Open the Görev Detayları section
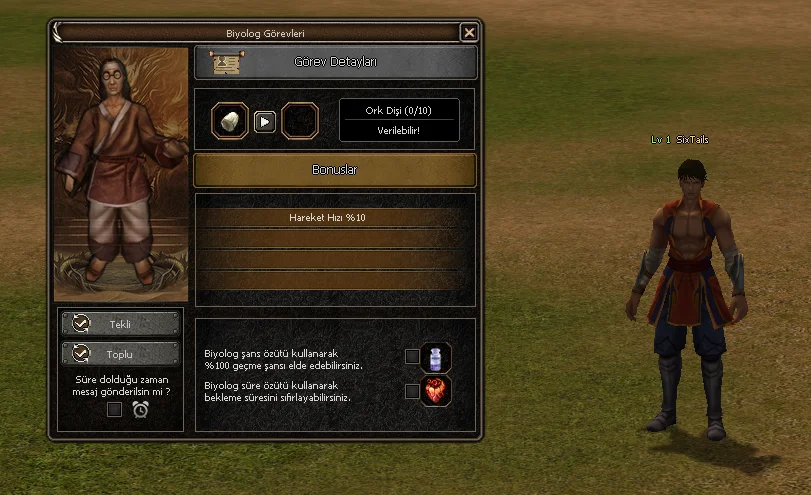 tap(335, 62)
